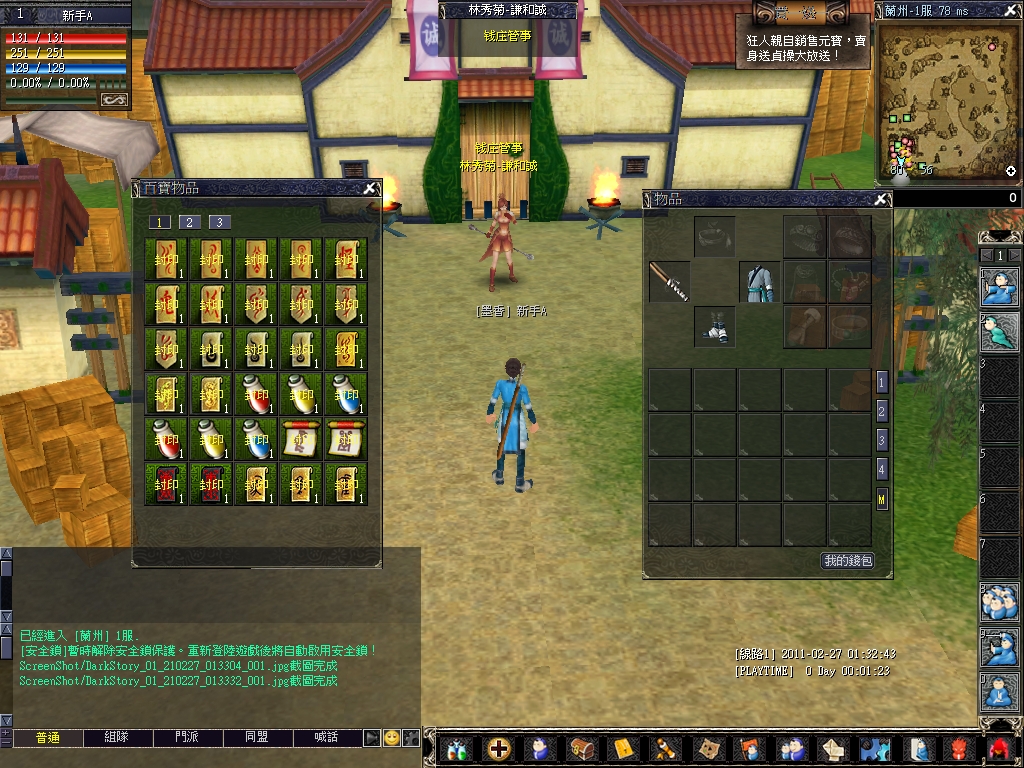This screenshot has height=768, width=1024.
Task: Select the 喊話 shout channel
Action: (x=327, y=738)
